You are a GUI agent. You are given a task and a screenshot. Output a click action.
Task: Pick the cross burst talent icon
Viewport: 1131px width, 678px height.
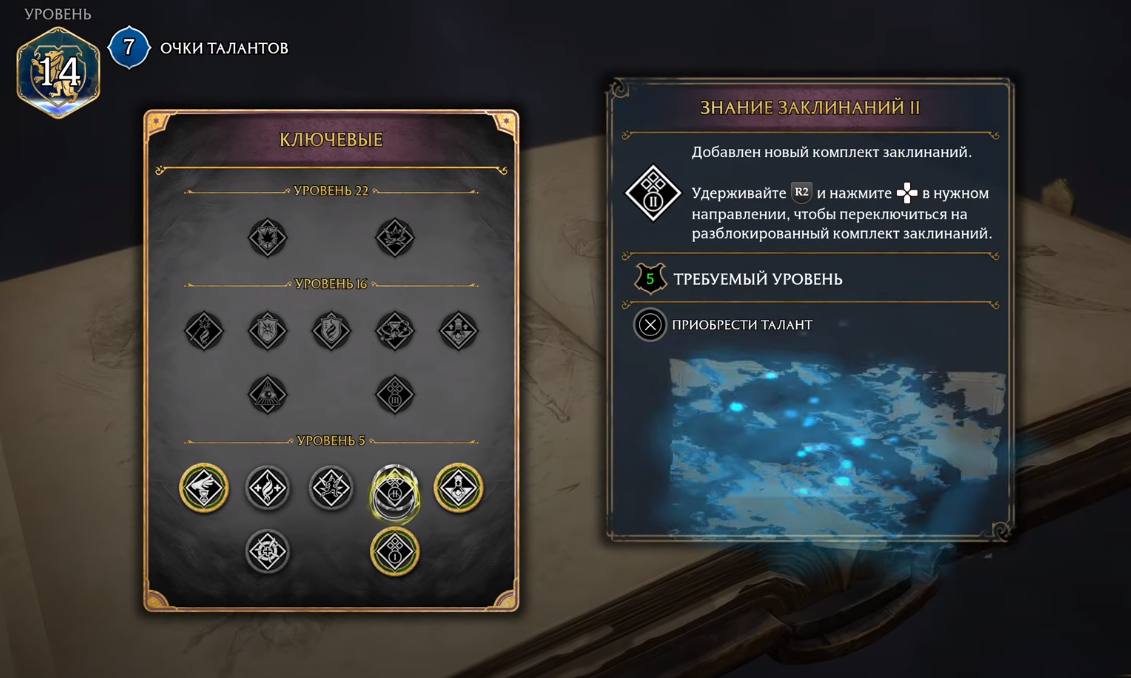[x=268, y=552]
